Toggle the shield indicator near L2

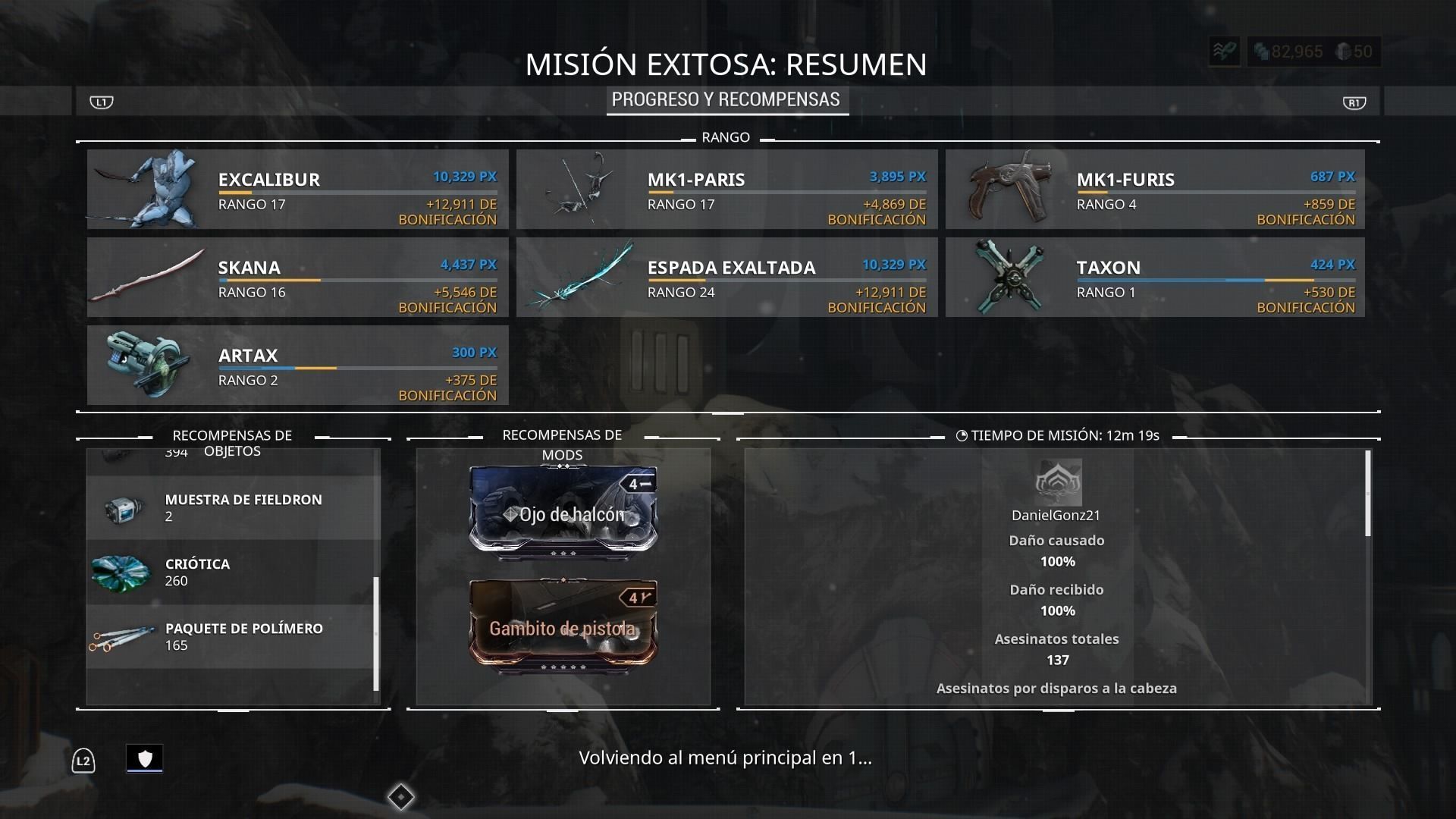[145, 758]
